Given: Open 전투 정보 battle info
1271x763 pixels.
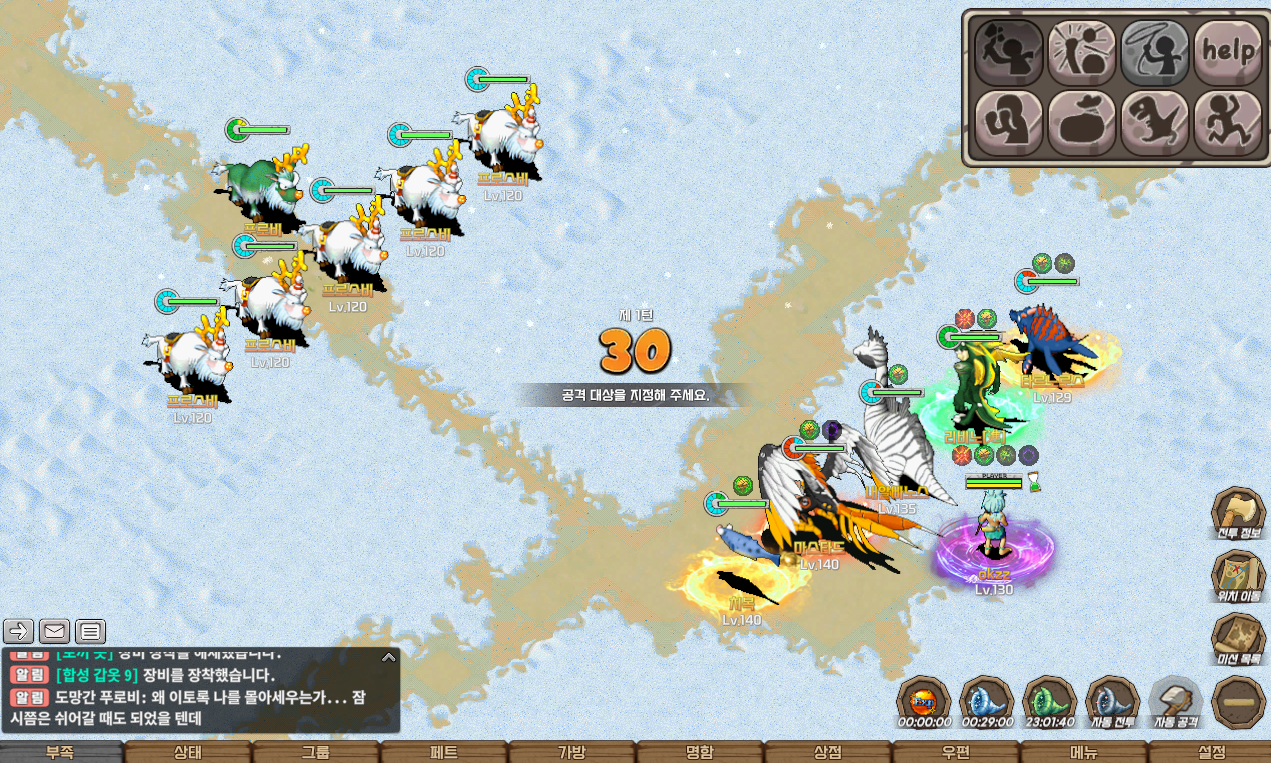Looking at the screenshot, I should [1239, 514].
